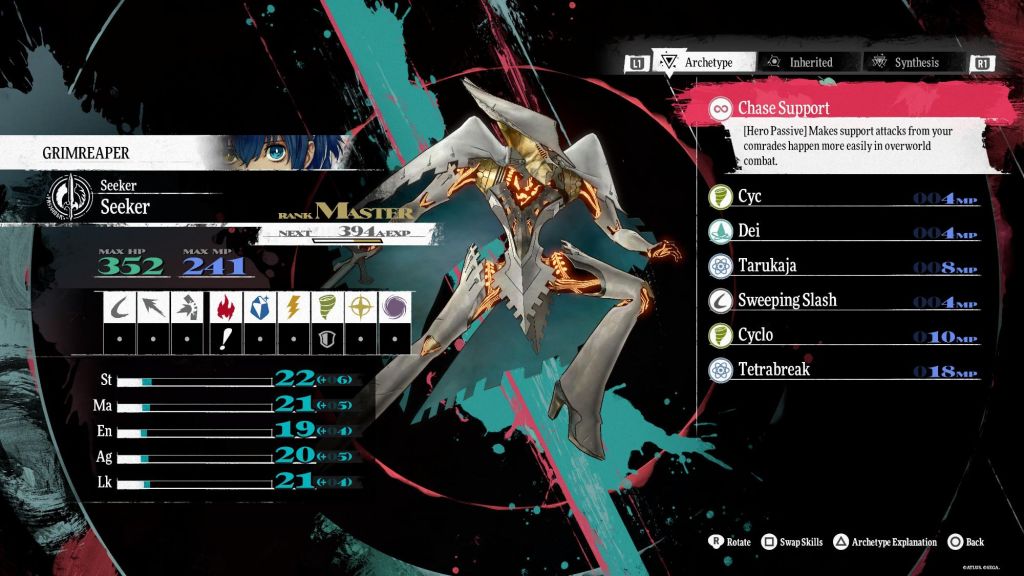Open the Inherited skills tab
Image resolution: width=1024 pixels, height=576 pixels.
click(800, 62)
